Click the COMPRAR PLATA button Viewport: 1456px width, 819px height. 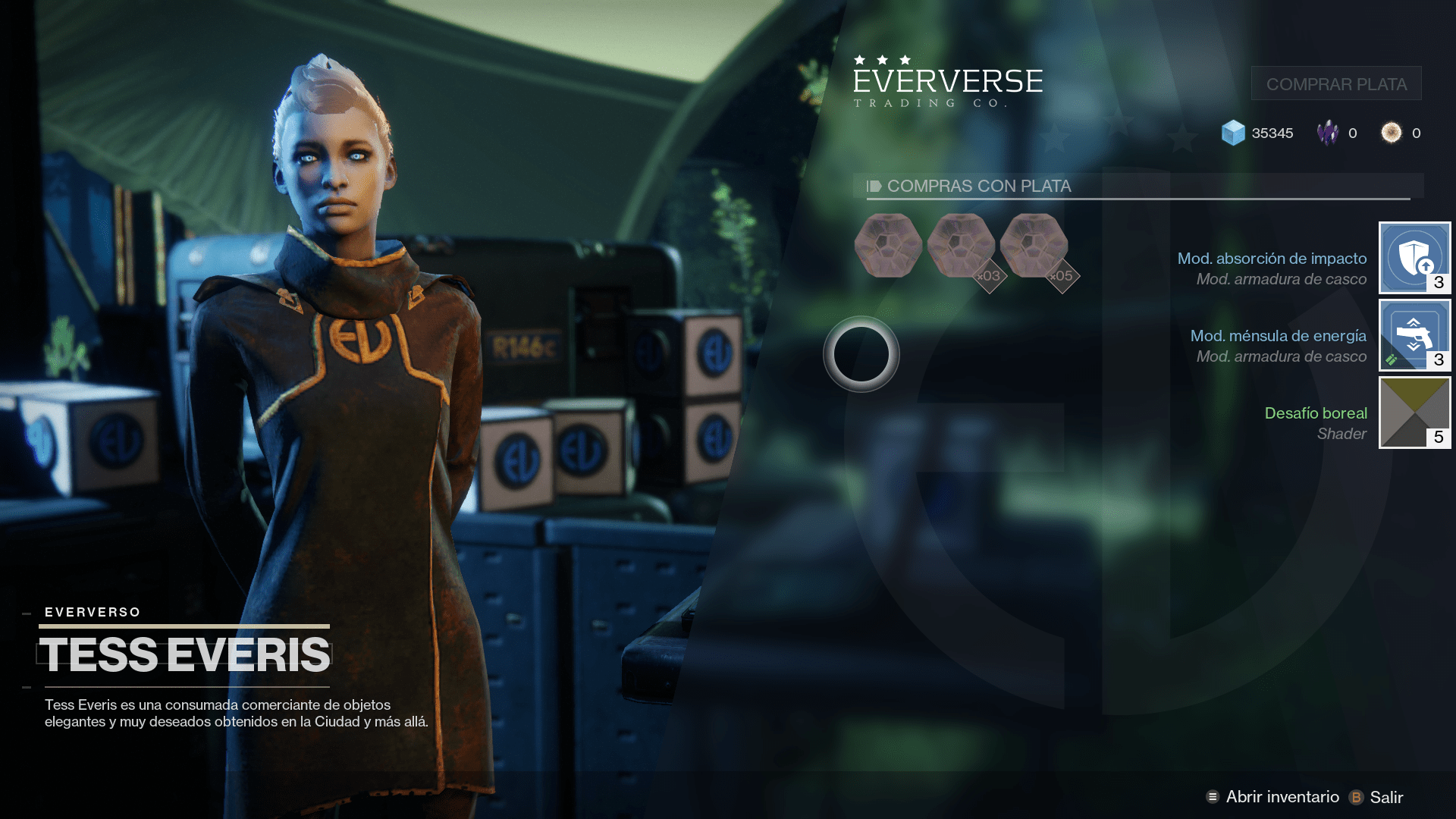(1335, 83)
